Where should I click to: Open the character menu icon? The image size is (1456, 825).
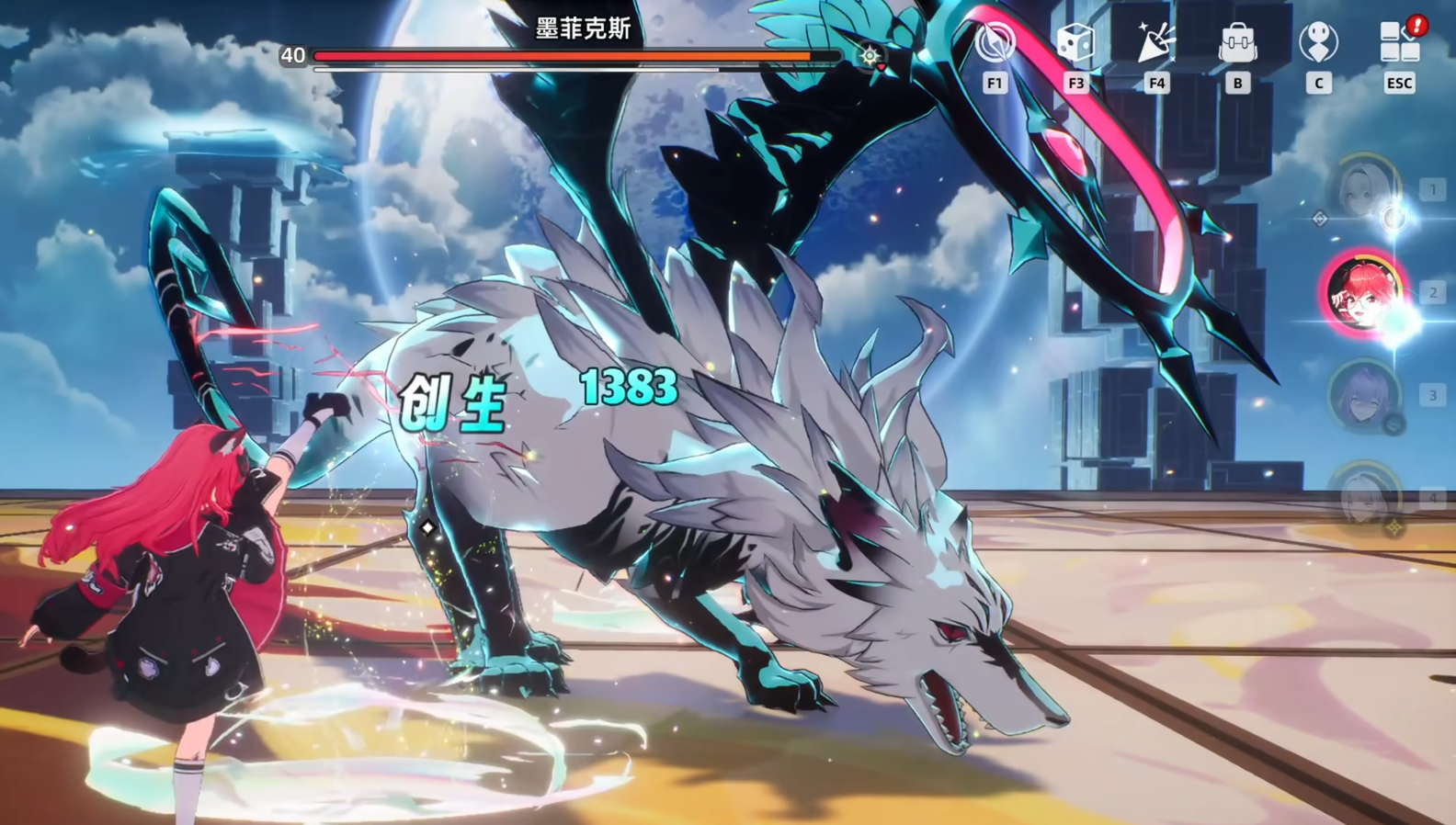[x=1318, y=43]
